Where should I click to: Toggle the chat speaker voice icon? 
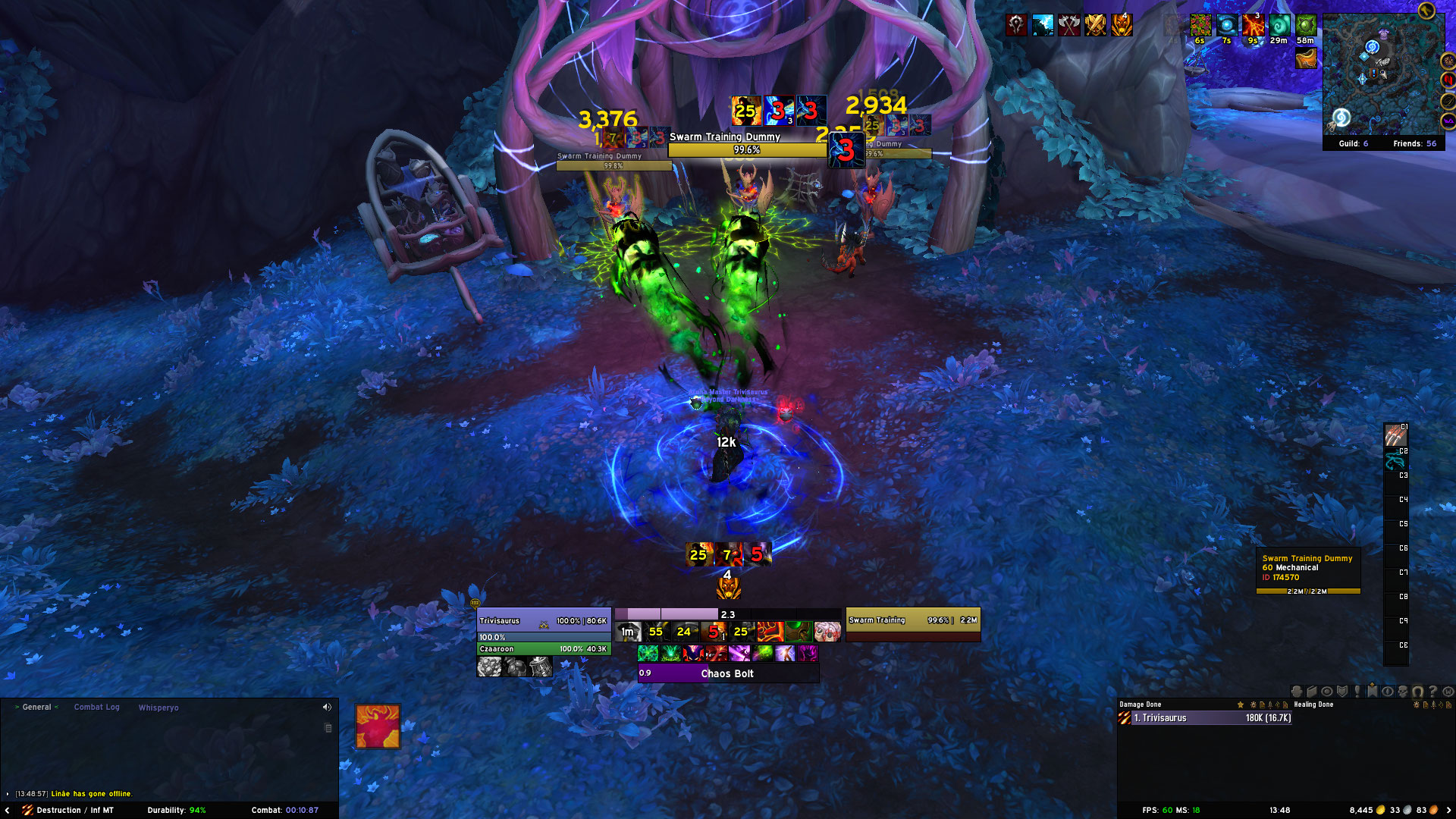327,707
